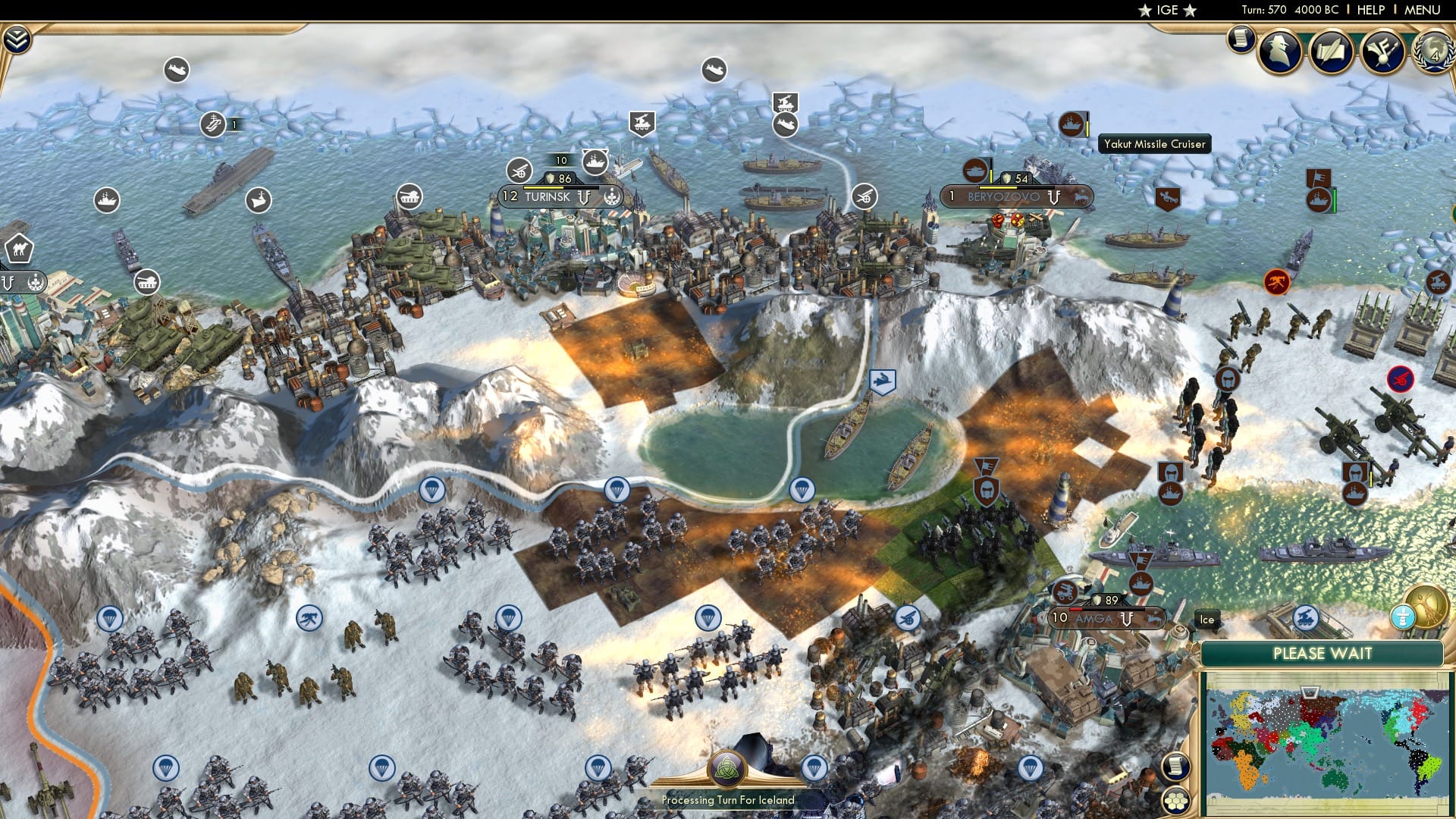This screenshot has width=1456, height=819.
Task: Open the notification log scroll icon top-right
Action: point(1241,41)
